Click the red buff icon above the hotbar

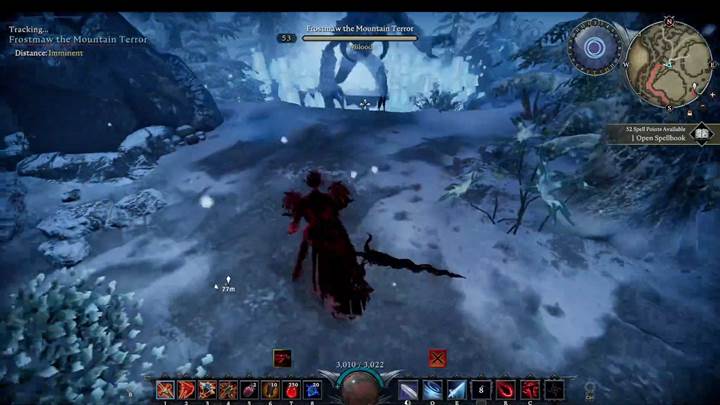point(282,357)
